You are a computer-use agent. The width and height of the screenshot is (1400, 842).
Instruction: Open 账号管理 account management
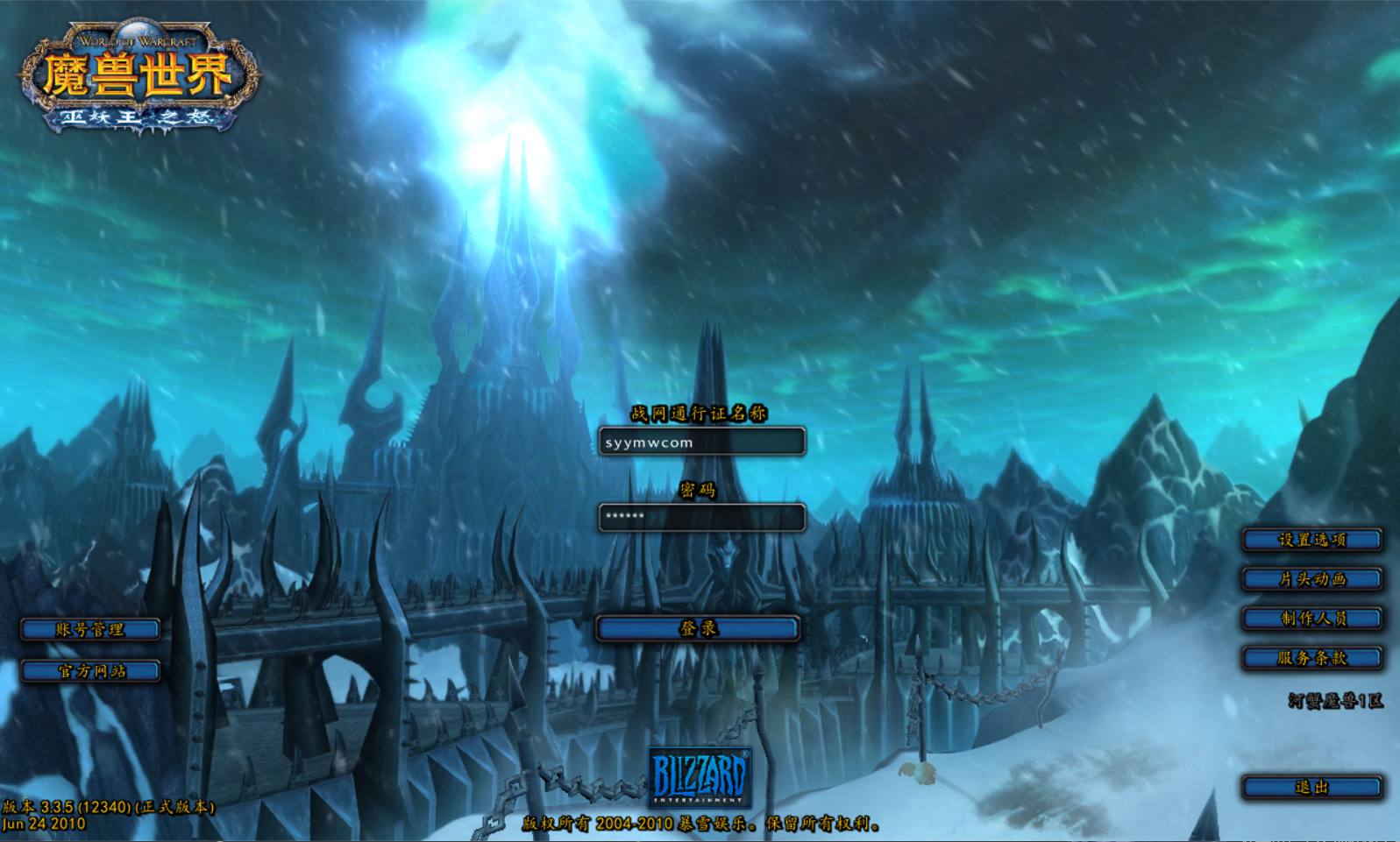coord(91,628)
